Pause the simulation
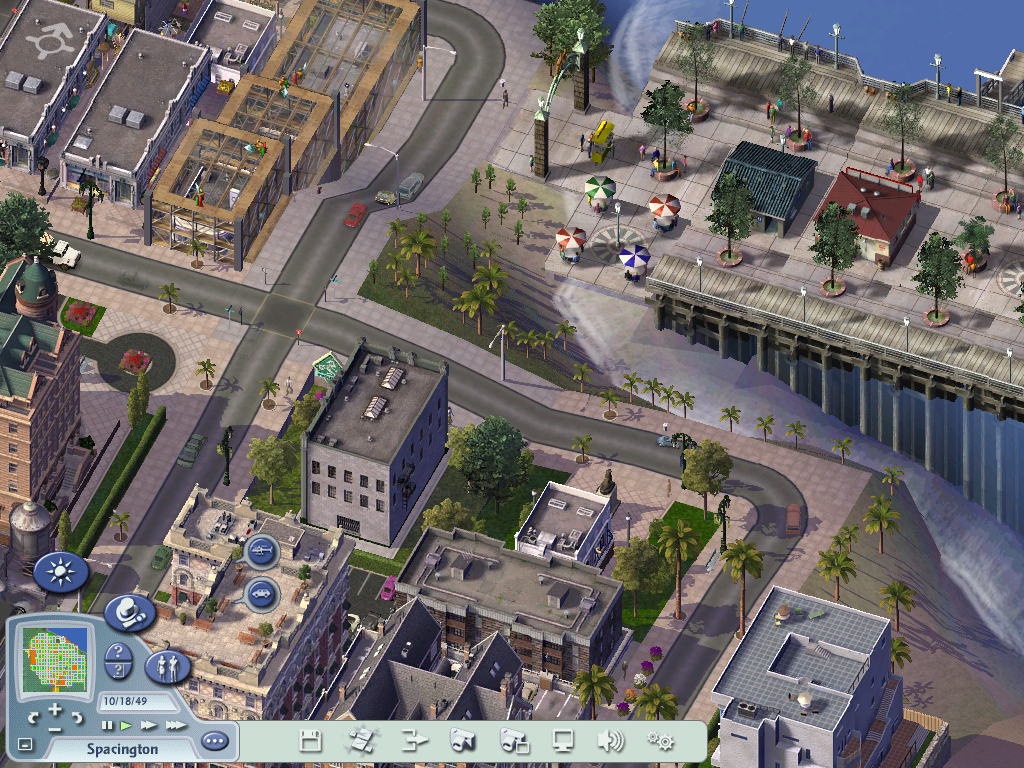The height and width of the screenshot is (768, 1024). tap(107, 724)
